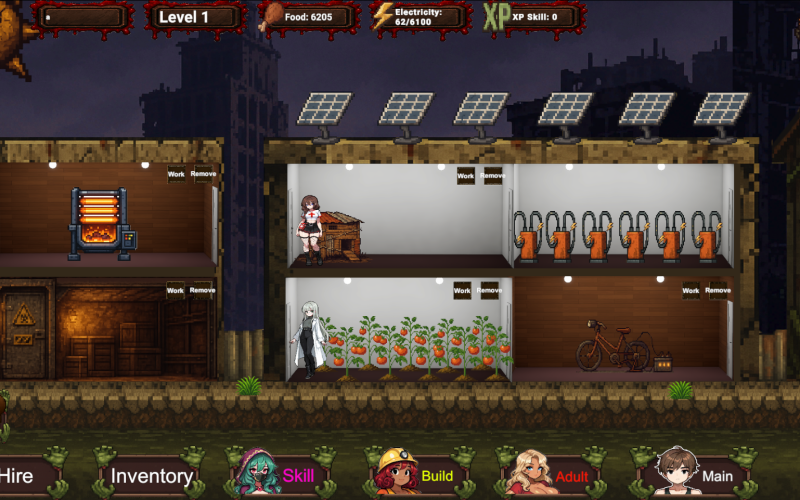The height and width of the screenshot is (500, 800).
Task: Click Work in the wooden crate storage room
Action: (x=175, y=291)
